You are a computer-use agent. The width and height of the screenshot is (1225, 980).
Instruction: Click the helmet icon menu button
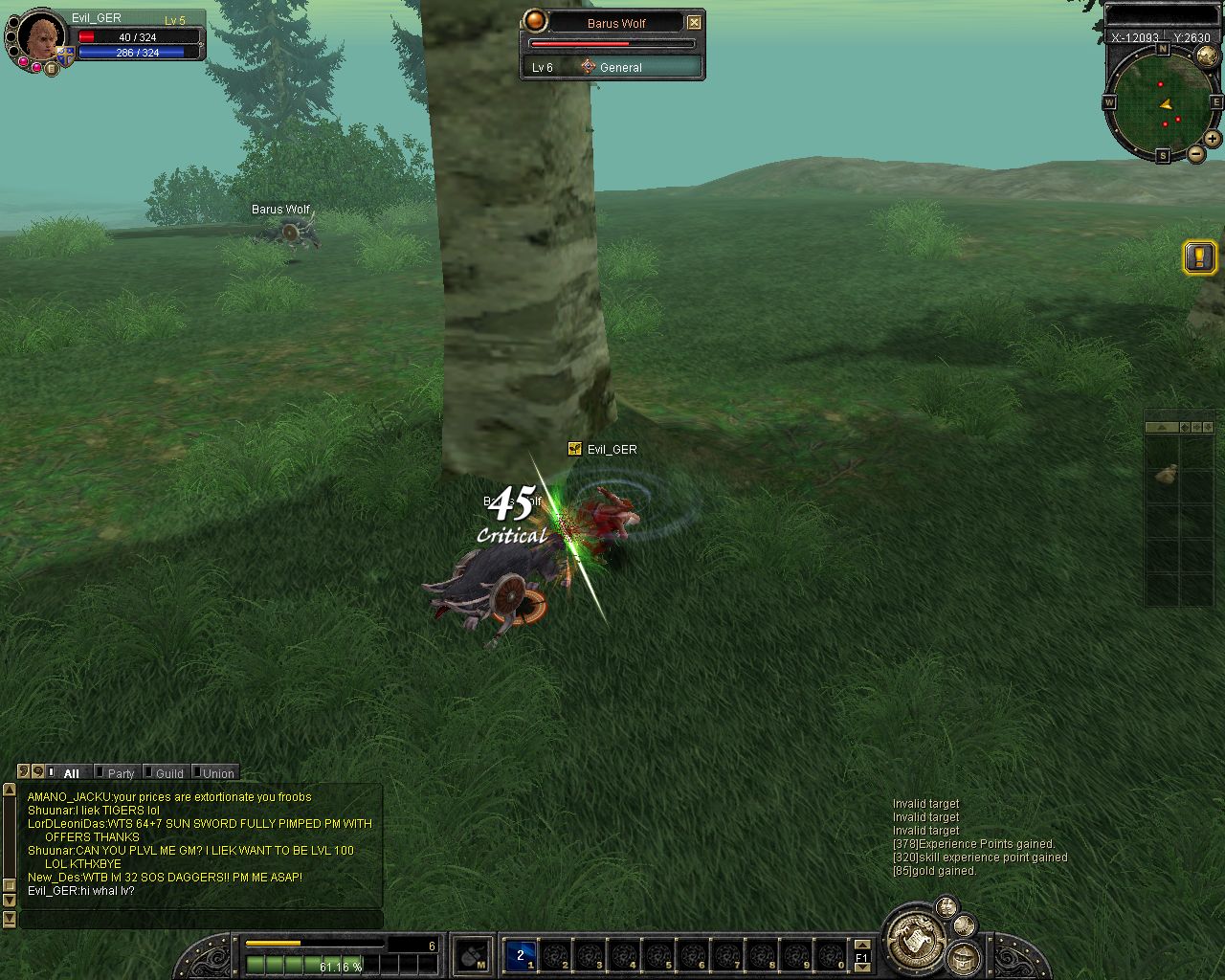coord(964,957)
